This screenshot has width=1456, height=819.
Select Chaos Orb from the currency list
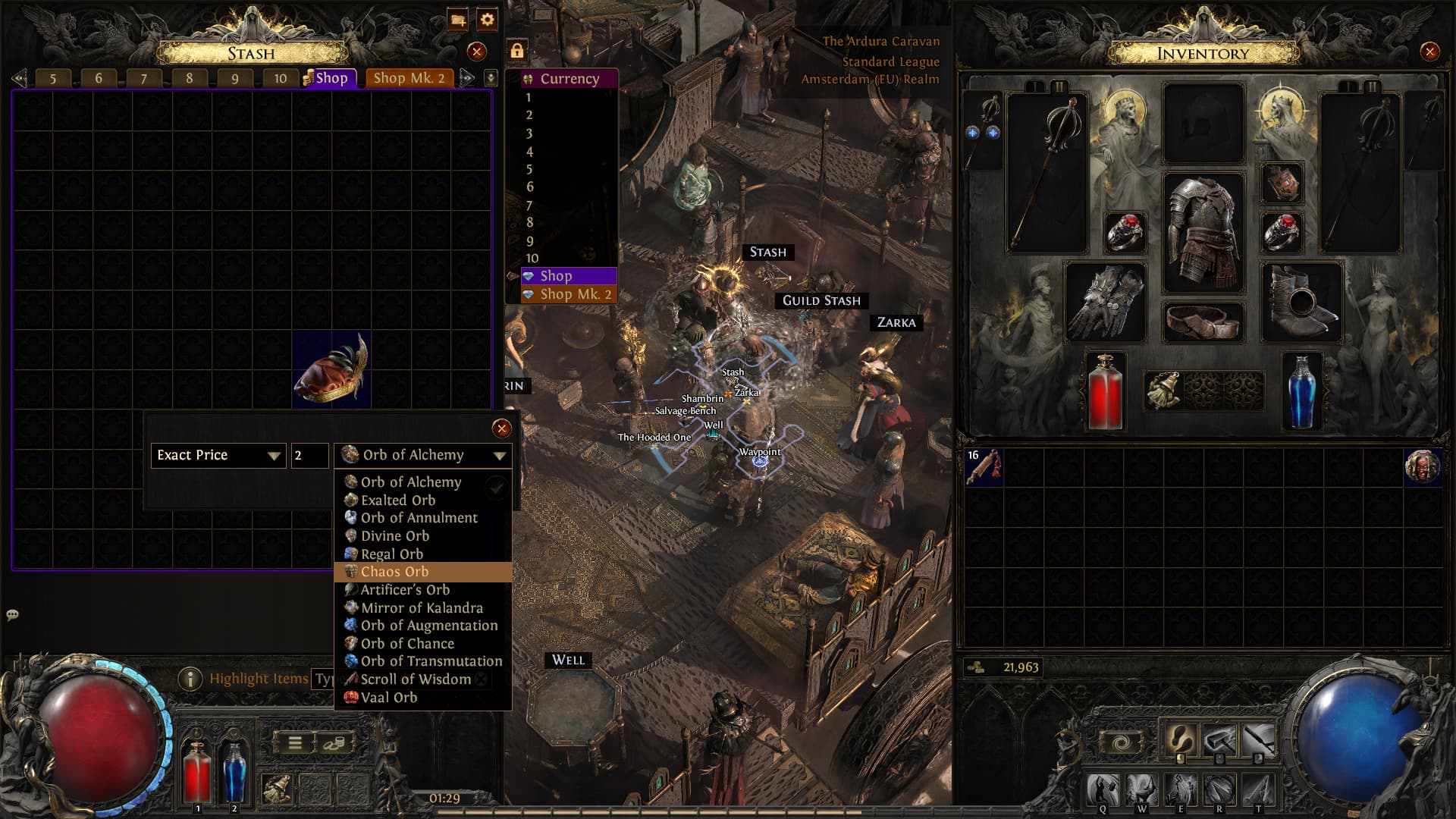click(394, 572)
